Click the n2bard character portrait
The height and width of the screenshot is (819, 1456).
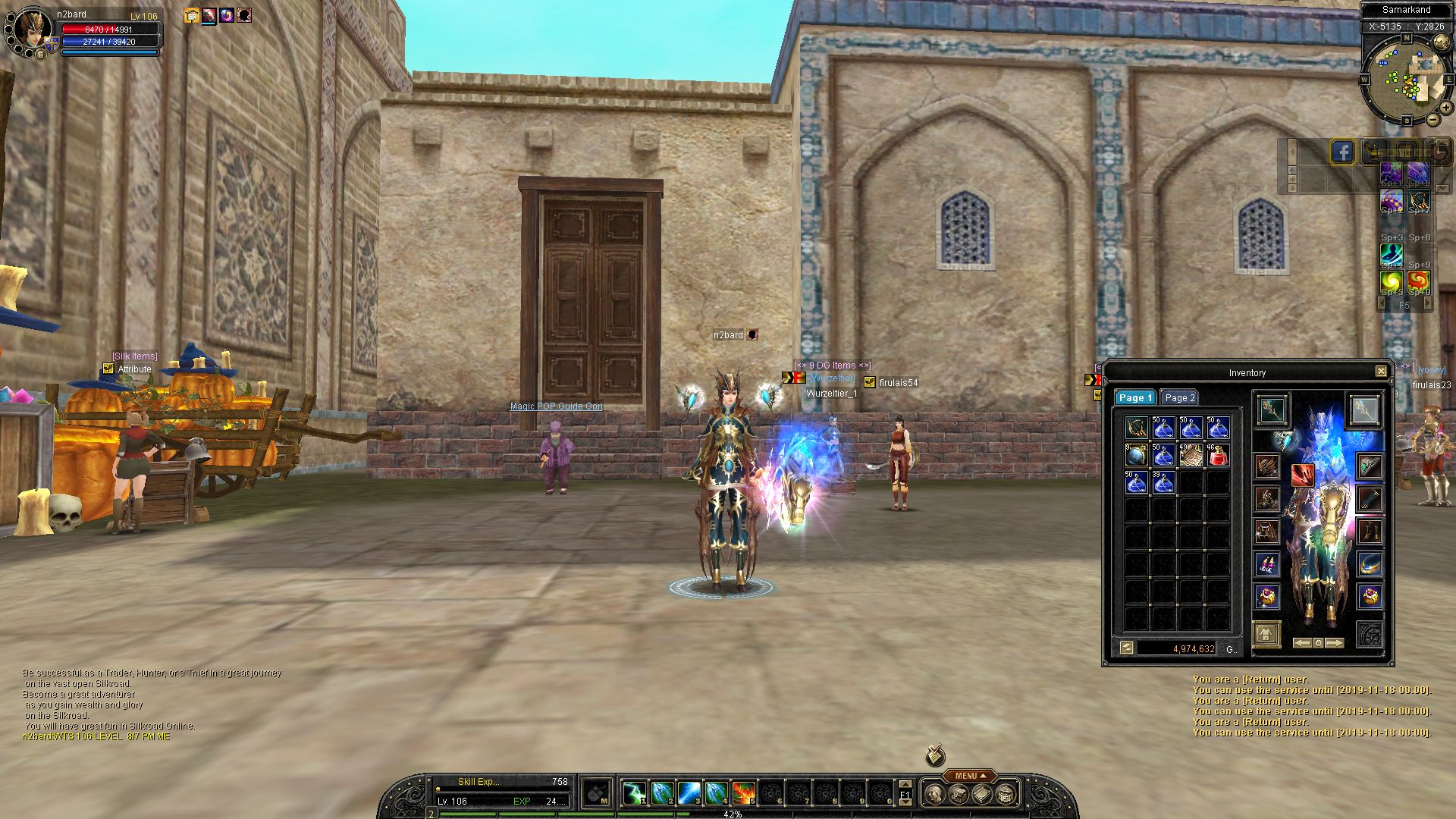(32, 30)
